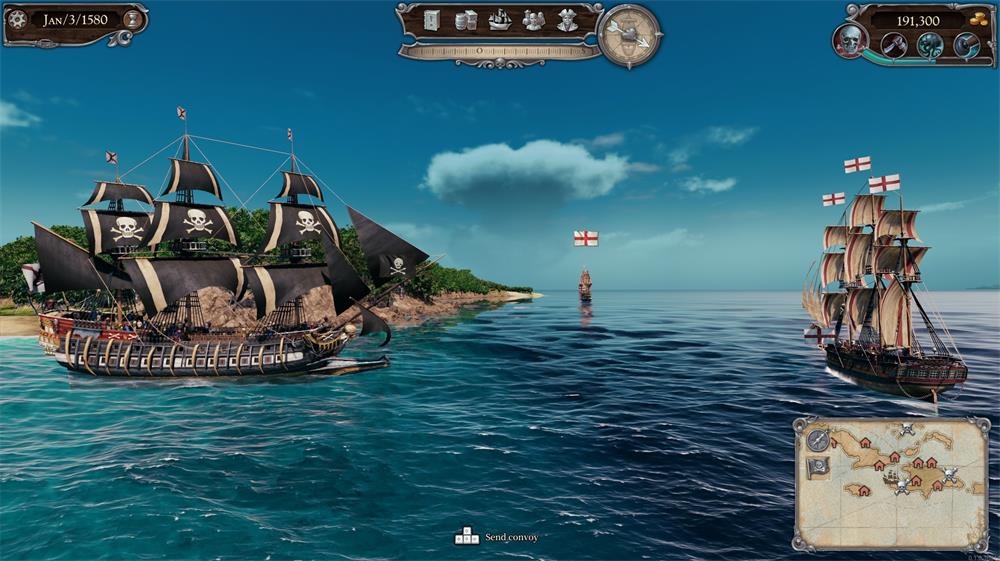The image size is (1000, 561).
Task: Click the gold coins icon
Action: [x=978, y=19]
